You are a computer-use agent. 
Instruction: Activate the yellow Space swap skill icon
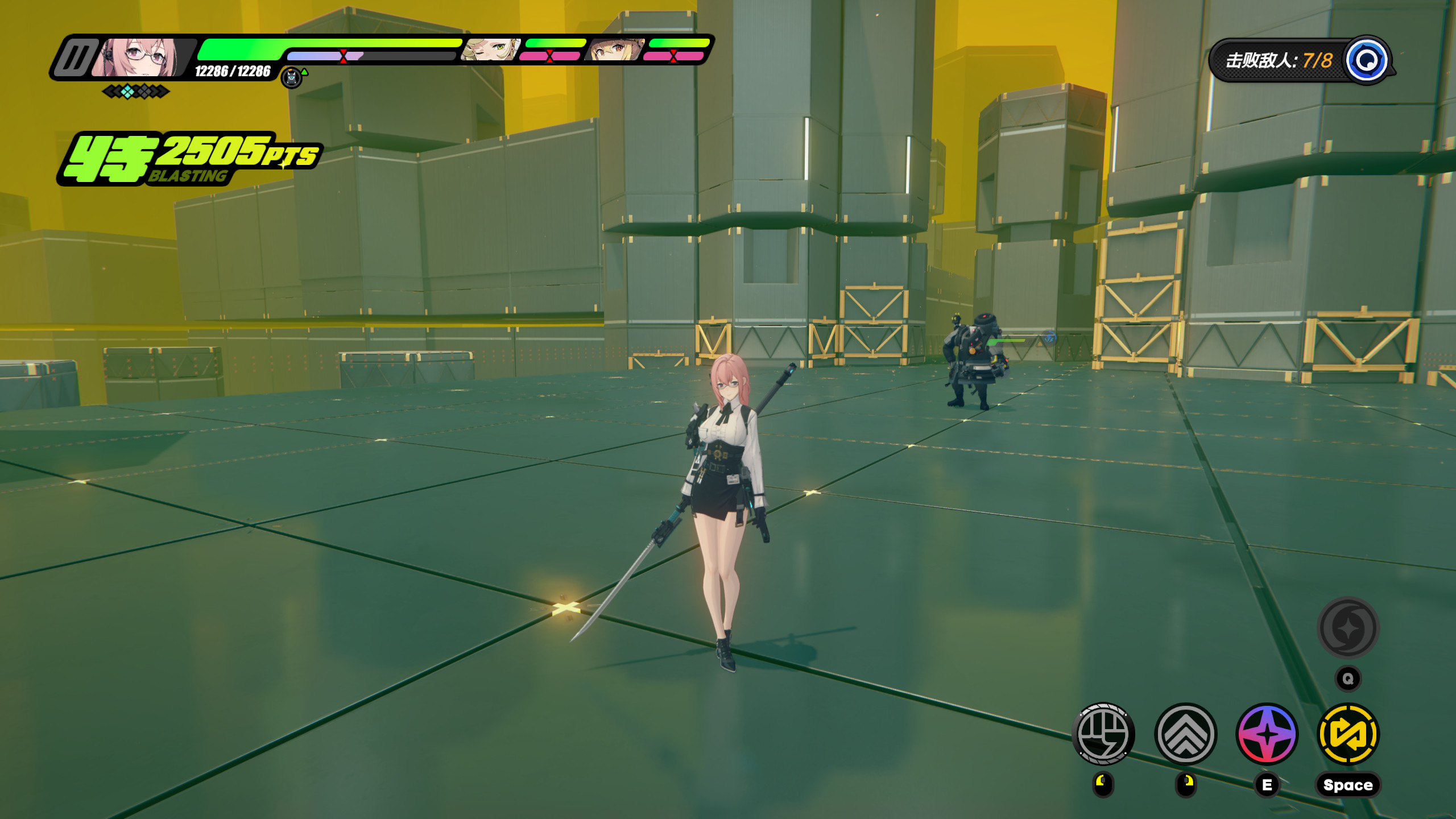pos(1348,735)
